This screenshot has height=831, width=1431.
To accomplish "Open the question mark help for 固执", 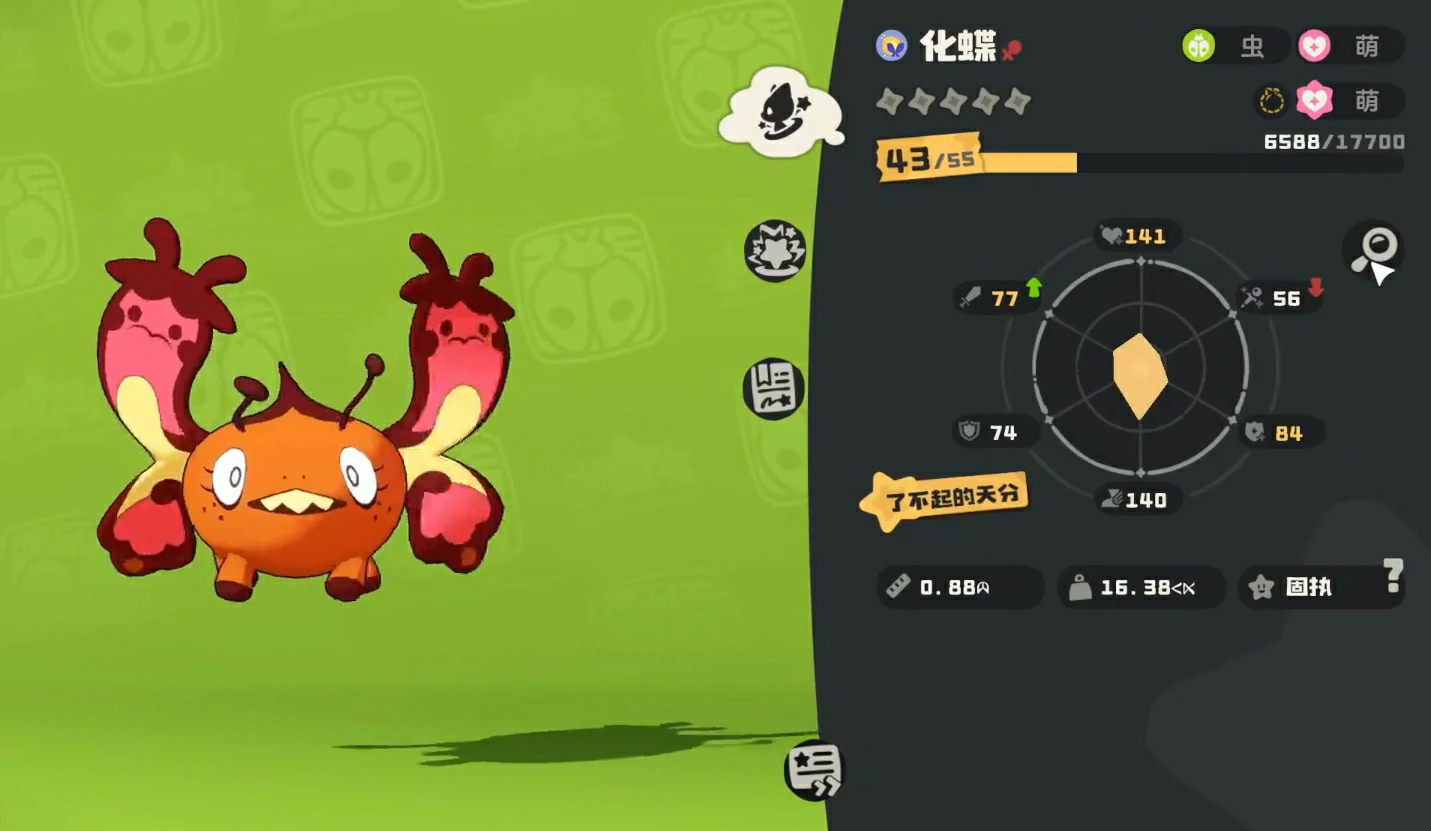I will coord(1393,576).
